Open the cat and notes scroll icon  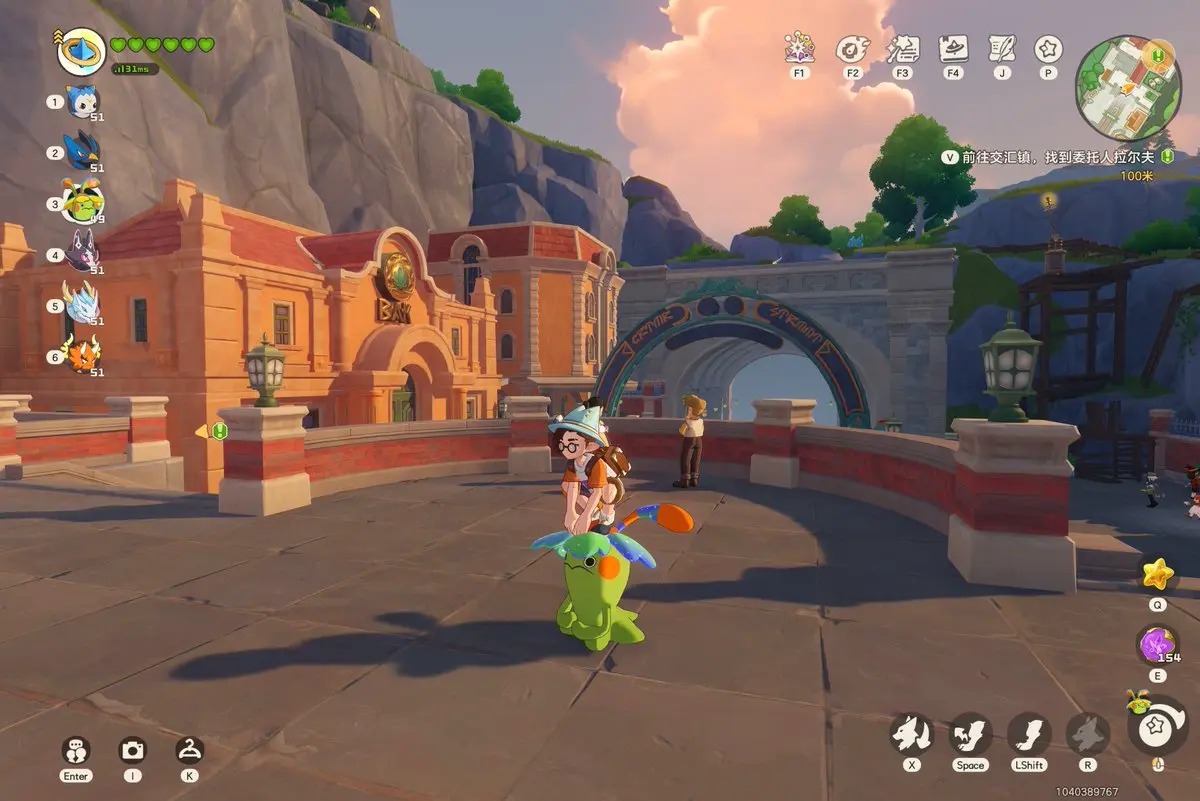902,47
